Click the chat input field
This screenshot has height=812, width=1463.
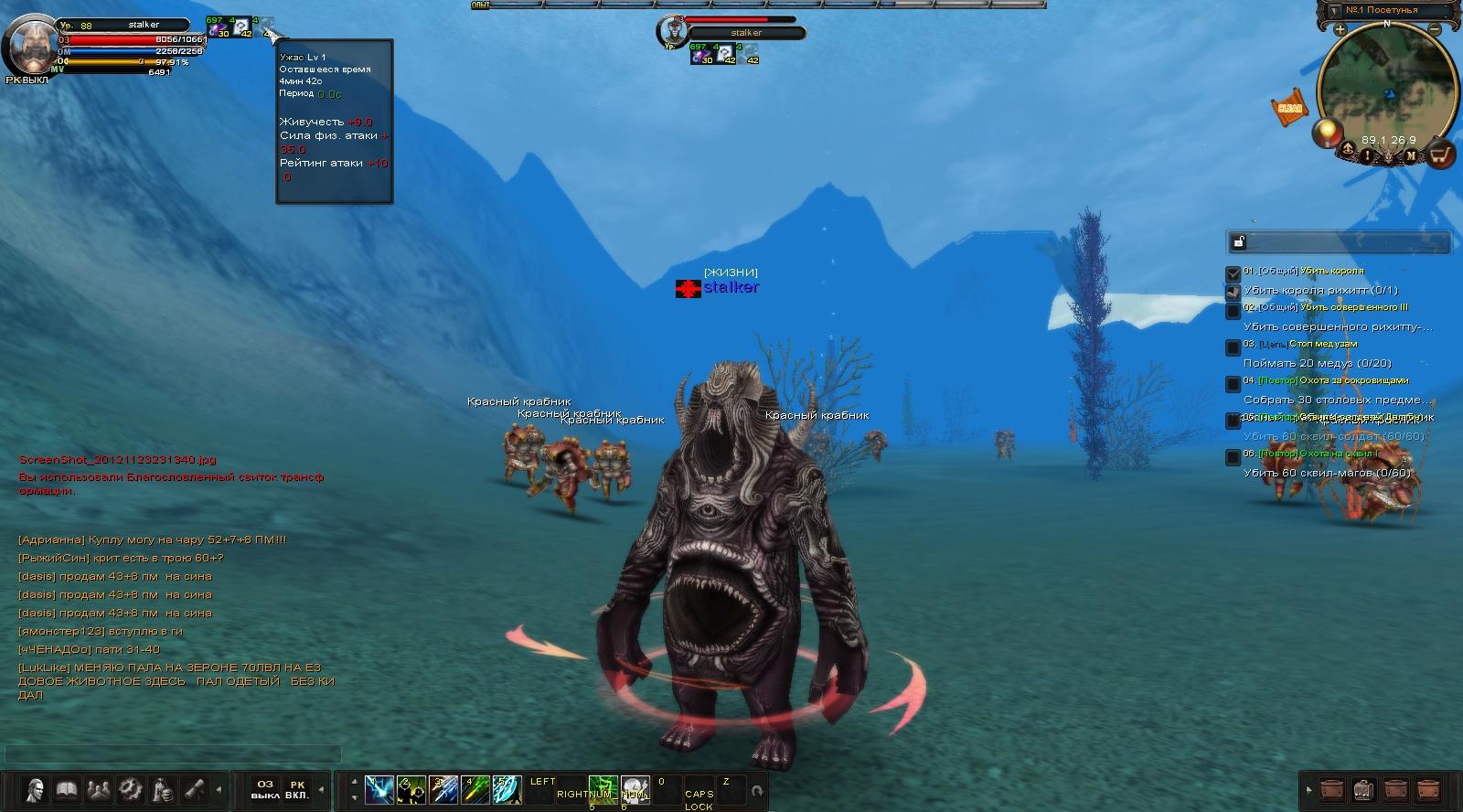point(174,754)
